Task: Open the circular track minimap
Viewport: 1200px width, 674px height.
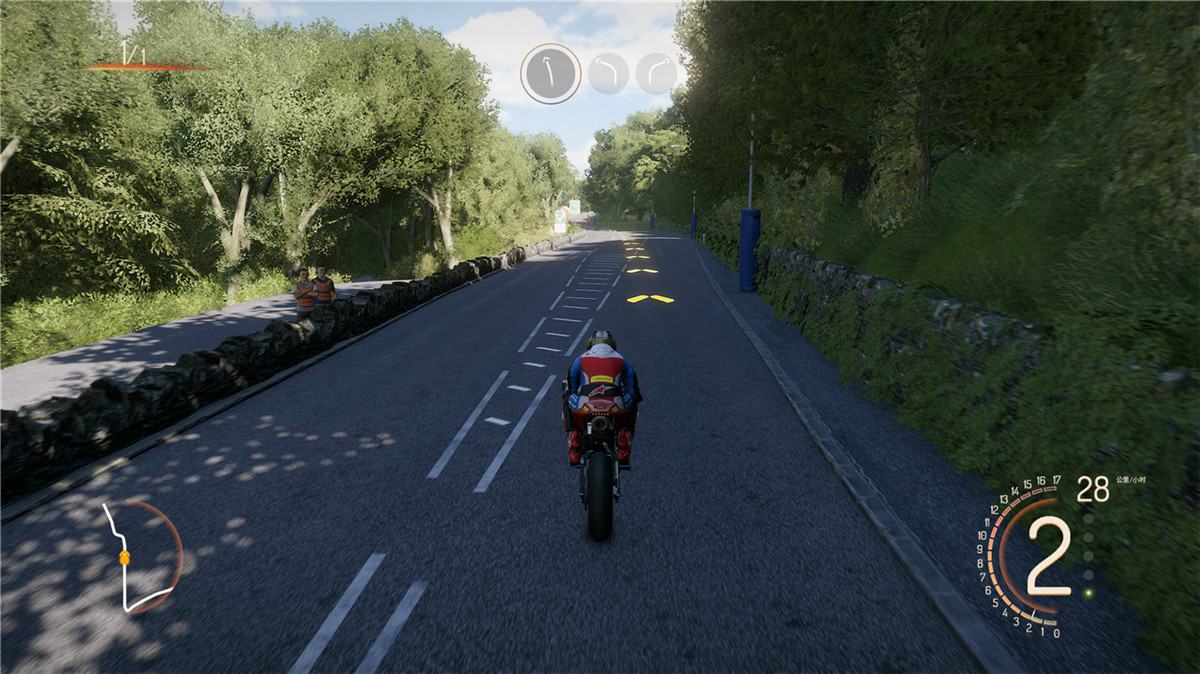Action: coord(141,556)
